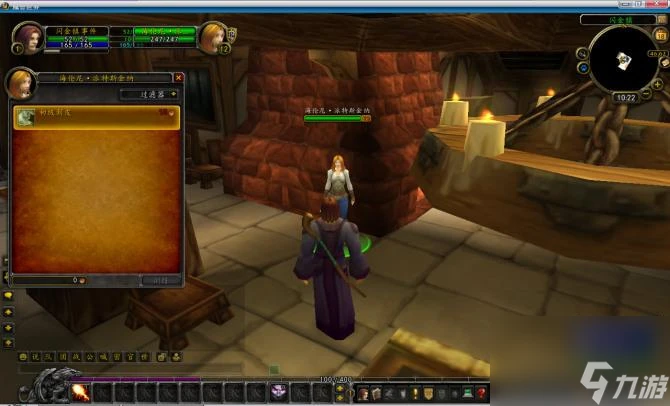Click the player character portrait

[x=28, y=38]
